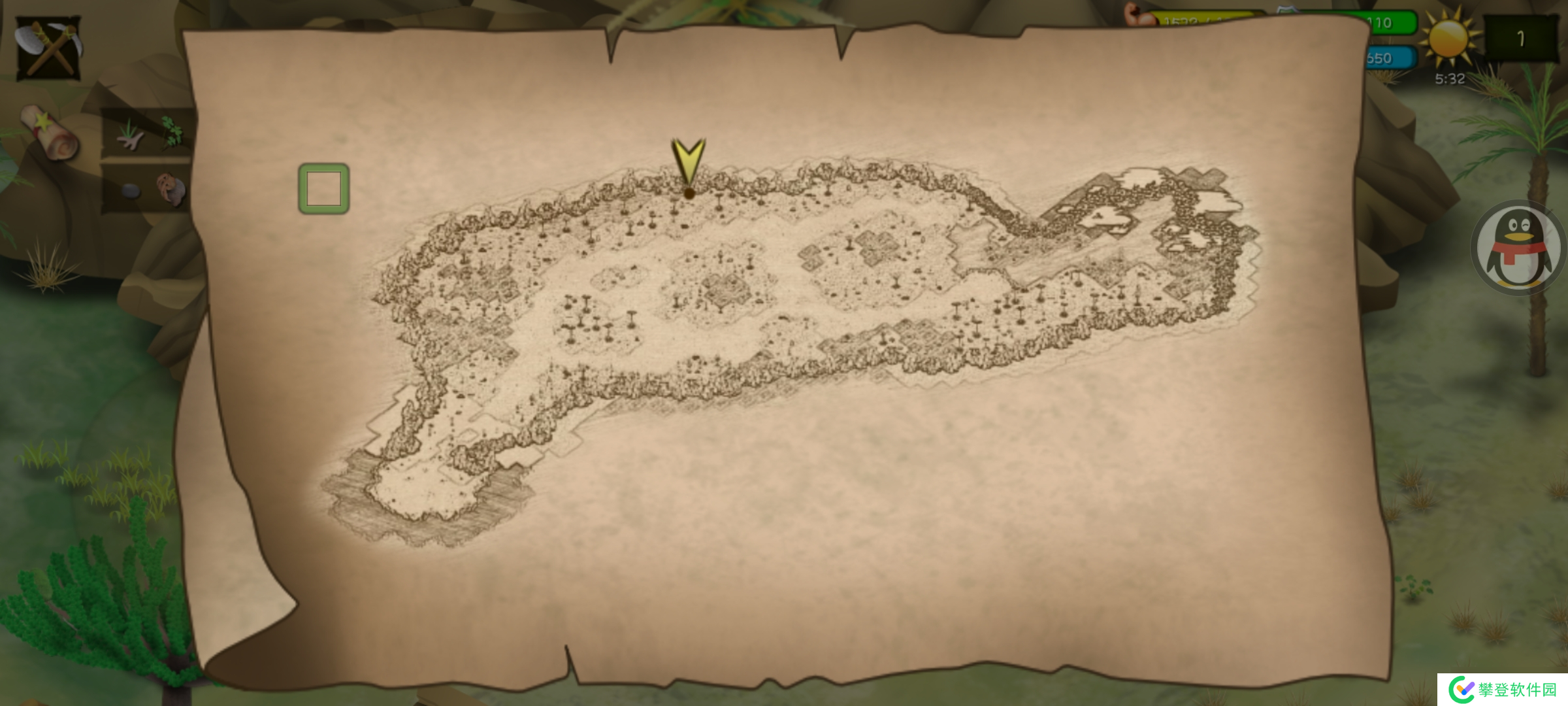The height and width of the screenshot is (706, 1568).
Task: Click the green square button on the map
Action: 324,189
